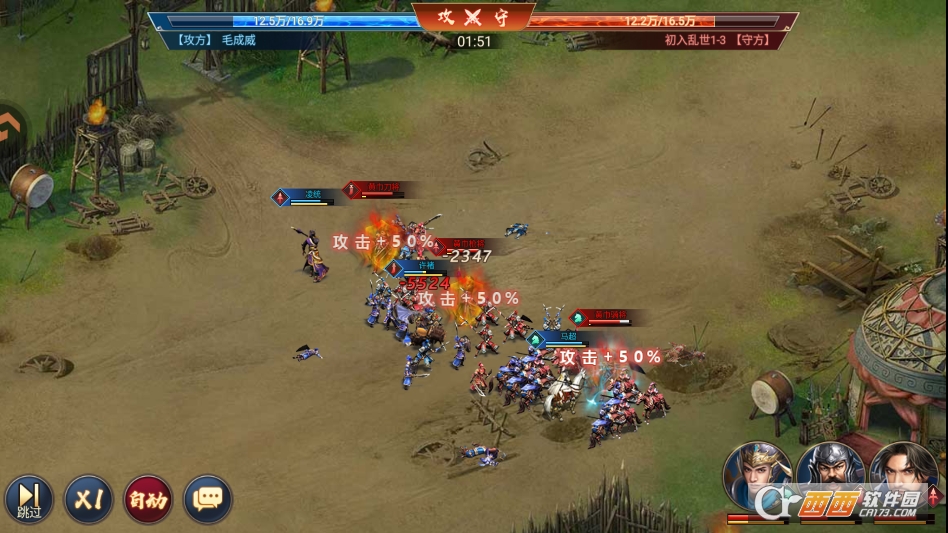Open the chat speech-bubble button

(x=207, y=499)
